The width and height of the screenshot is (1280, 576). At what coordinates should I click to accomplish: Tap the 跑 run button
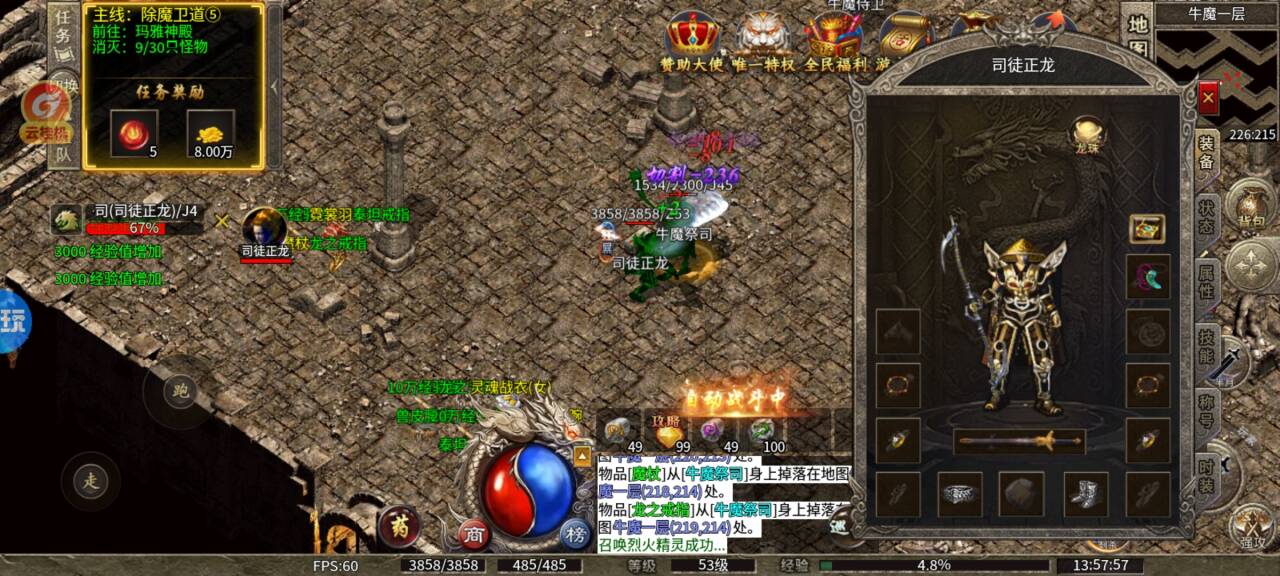pyautogui.click(x=180, y=391)
